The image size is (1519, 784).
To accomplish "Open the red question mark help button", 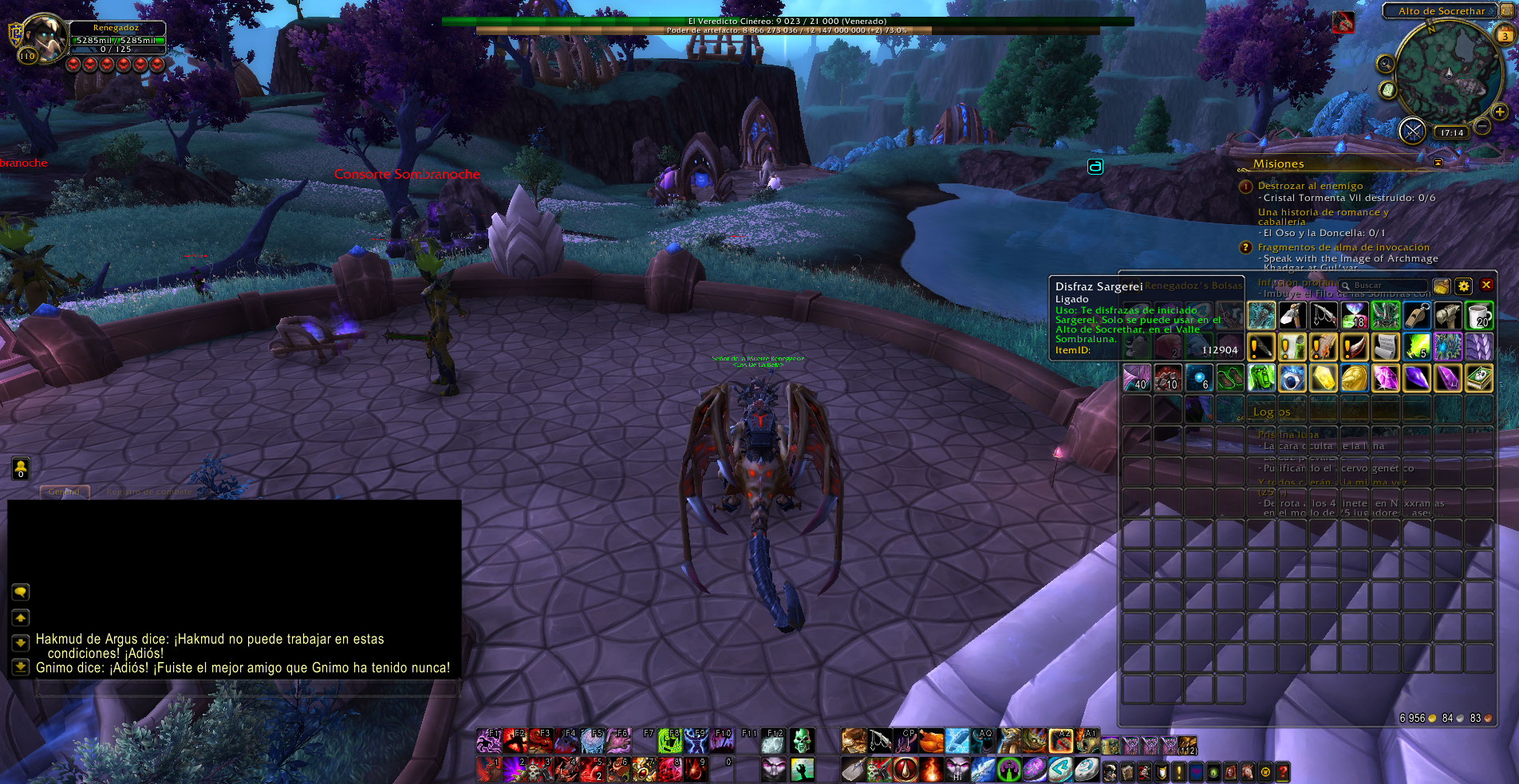I will [1282, 771].
